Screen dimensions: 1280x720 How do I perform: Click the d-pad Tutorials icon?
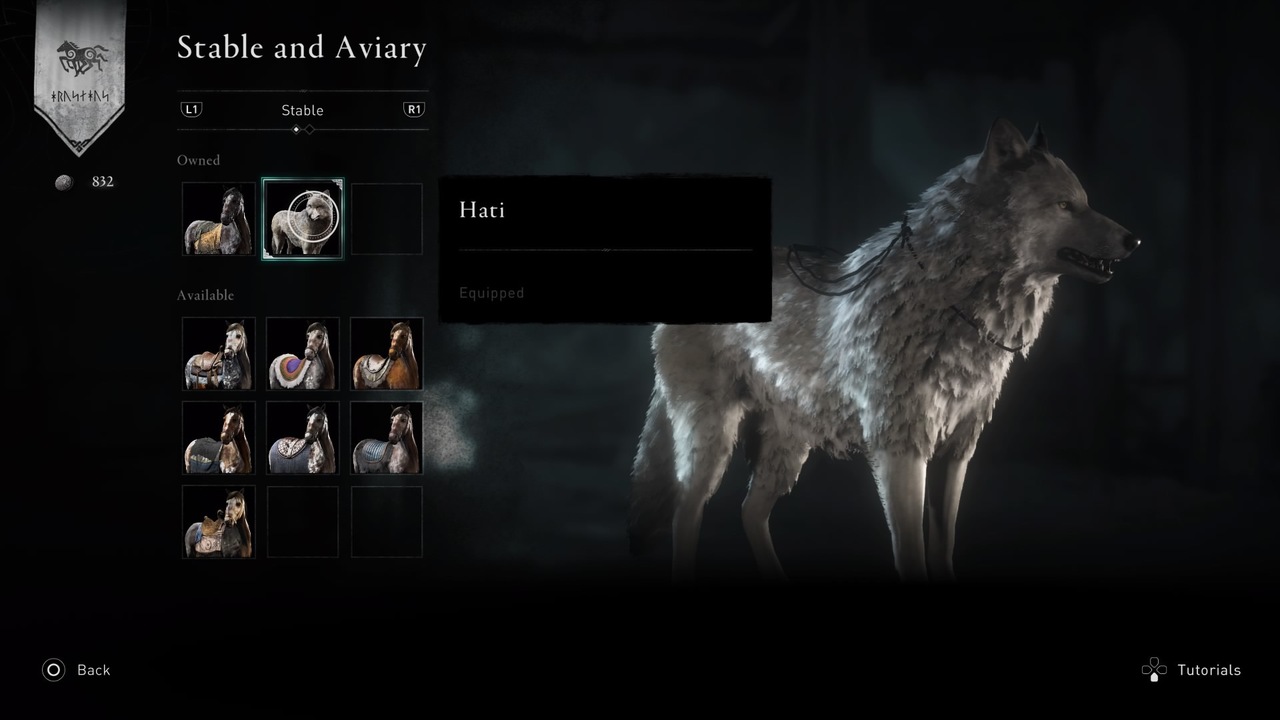pos(1155,670)
